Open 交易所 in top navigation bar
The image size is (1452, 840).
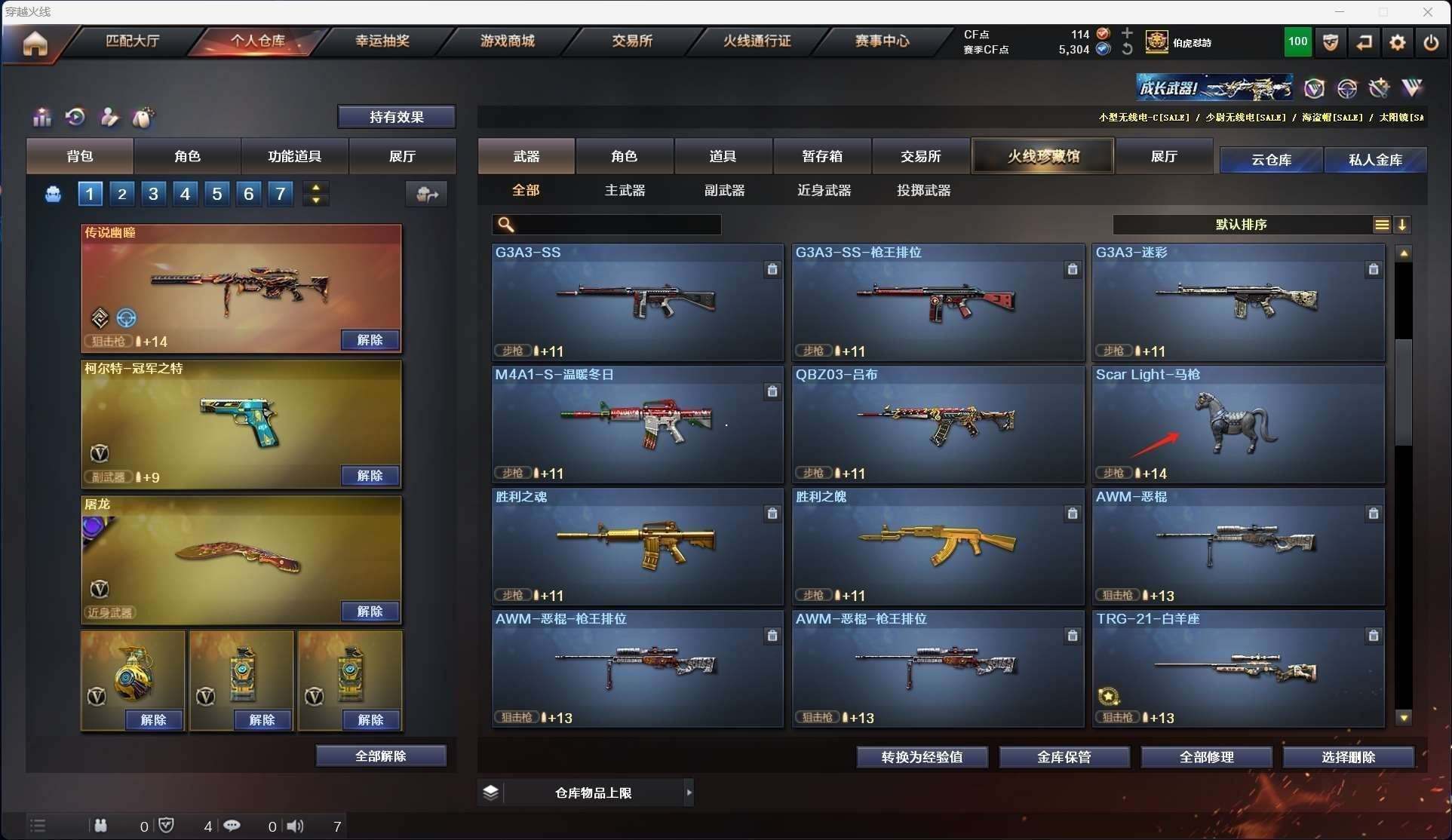point(632,41)
